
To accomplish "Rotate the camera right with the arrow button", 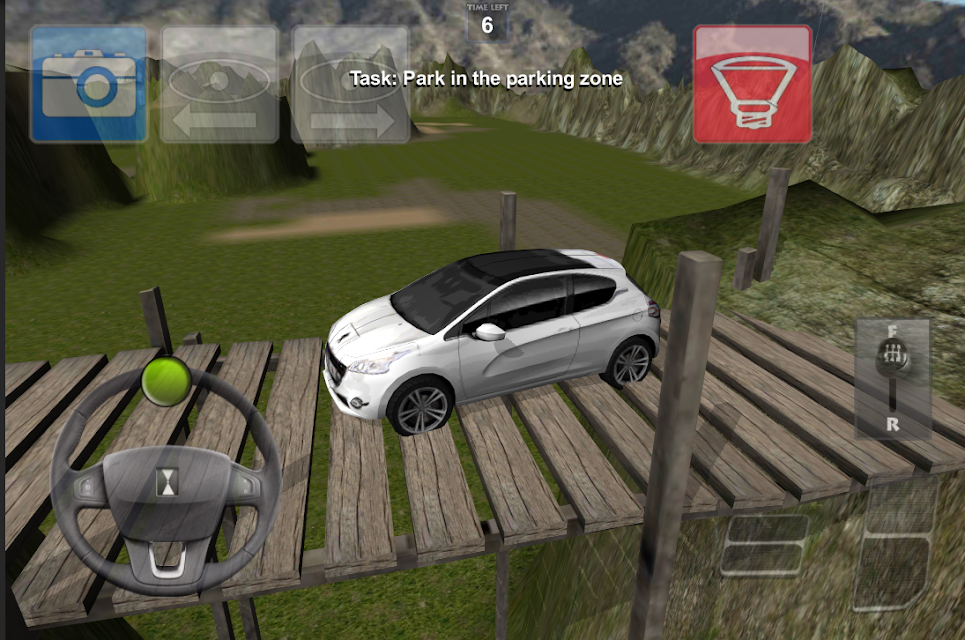I will pos(350,84).
